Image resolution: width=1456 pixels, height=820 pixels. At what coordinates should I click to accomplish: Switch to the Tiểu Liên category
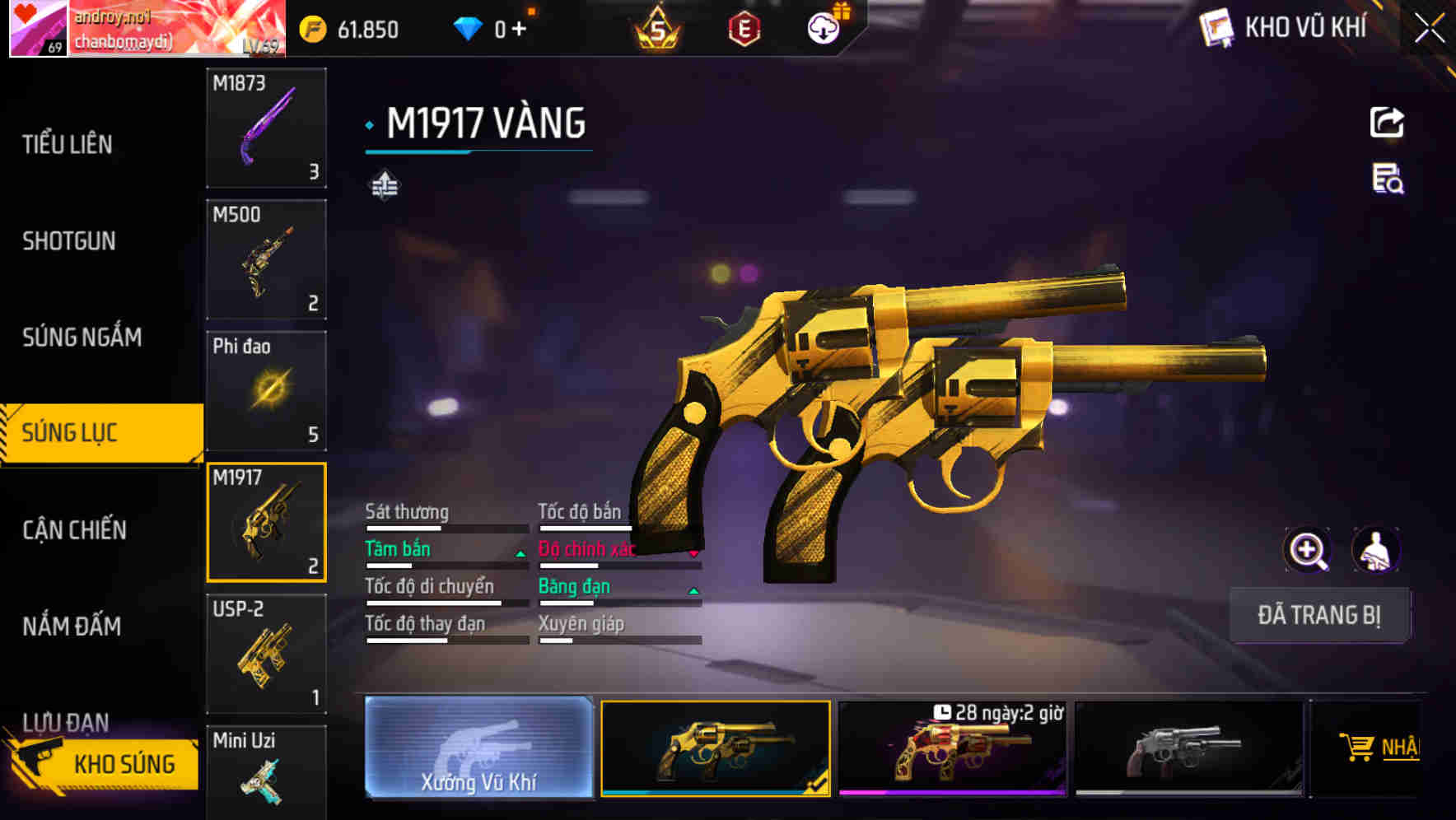[x=68, y=145]
